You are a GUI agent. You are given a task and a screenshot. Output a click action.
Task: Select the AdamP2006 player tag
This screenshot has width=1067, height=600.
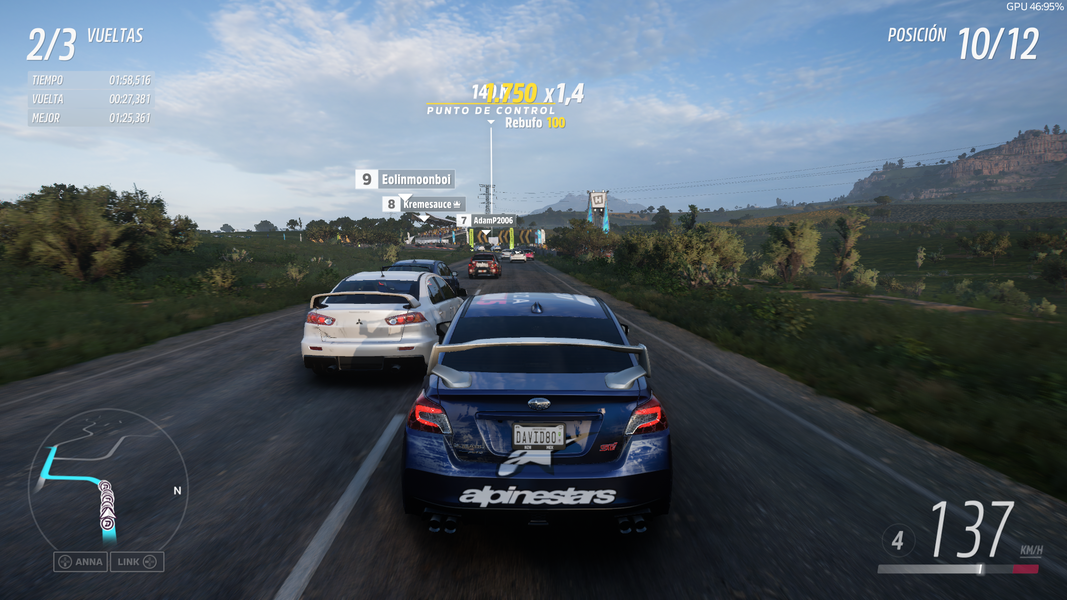(486, 220)
